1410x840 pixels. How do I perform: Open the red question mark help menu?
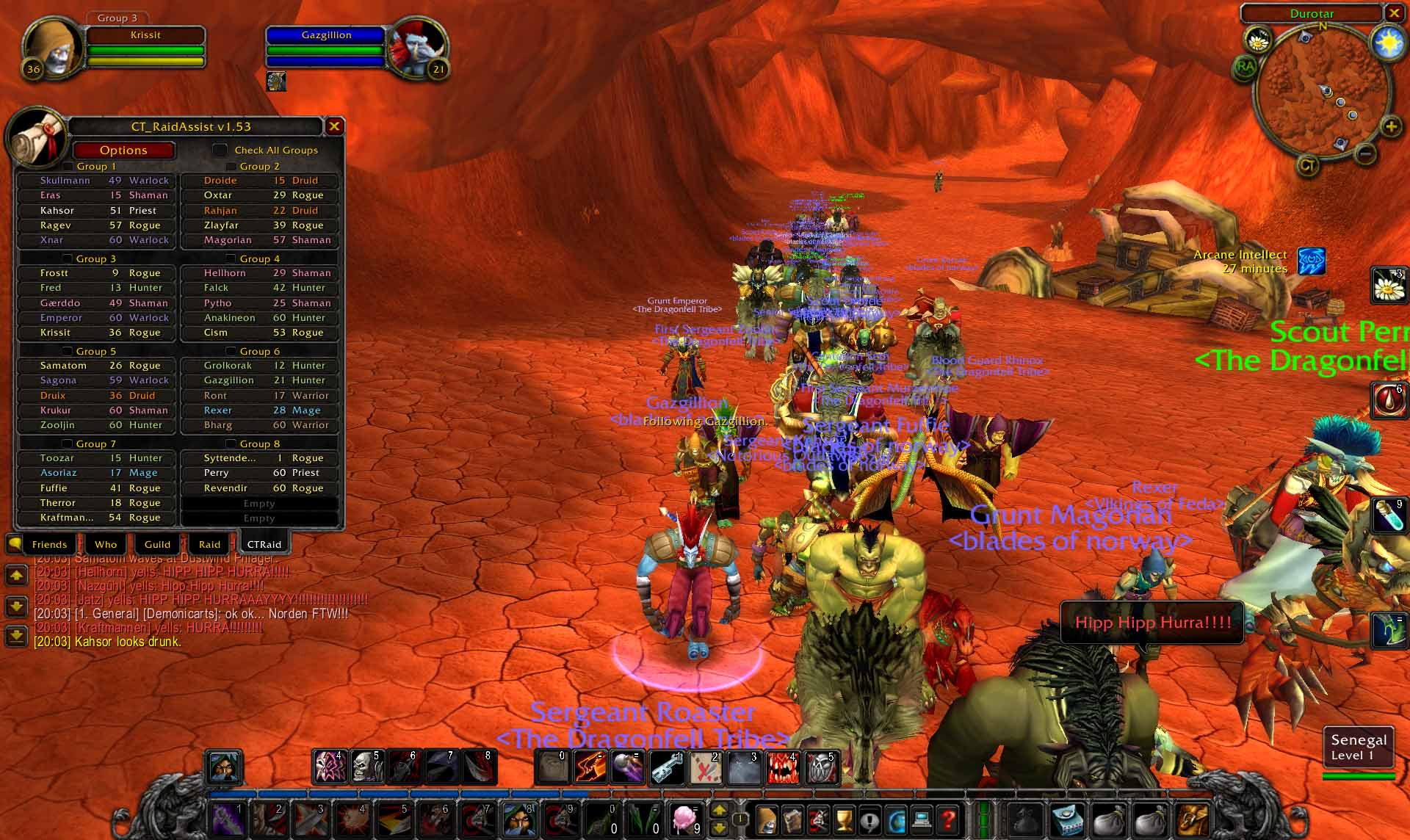point(948,818)
